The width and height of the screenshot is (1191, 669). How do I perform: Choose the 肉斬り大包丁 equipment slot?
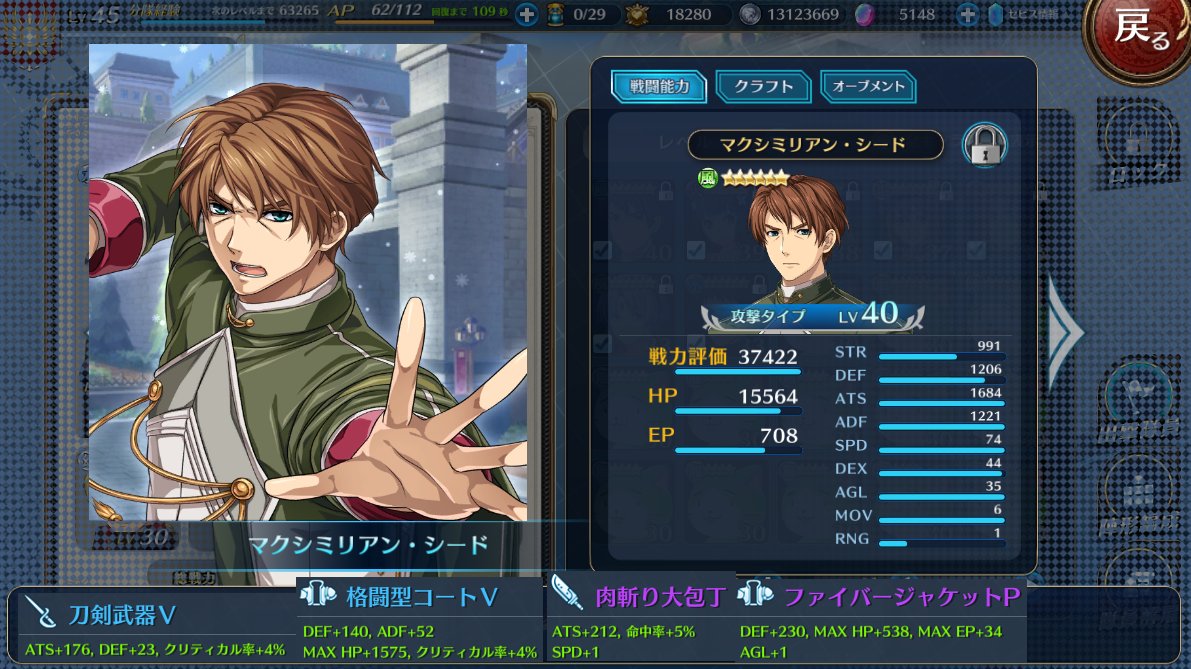pyautogui.click(x=640, y=622)
